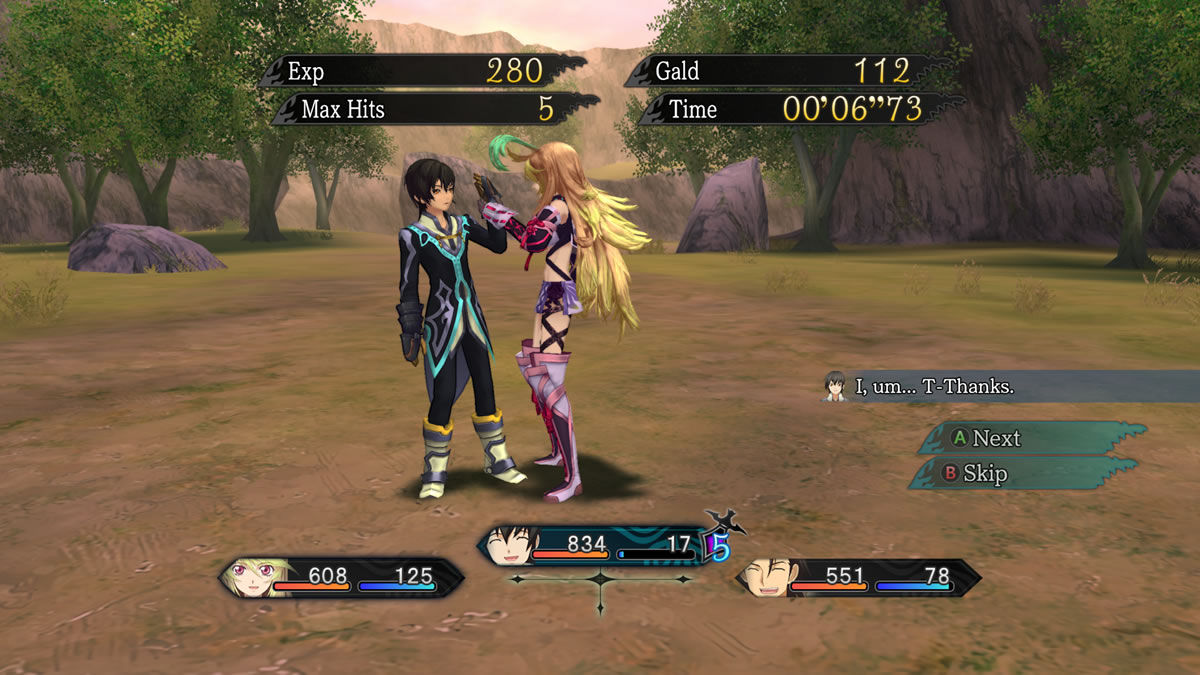Advance the dialogue with Next

coord(1030,438)
